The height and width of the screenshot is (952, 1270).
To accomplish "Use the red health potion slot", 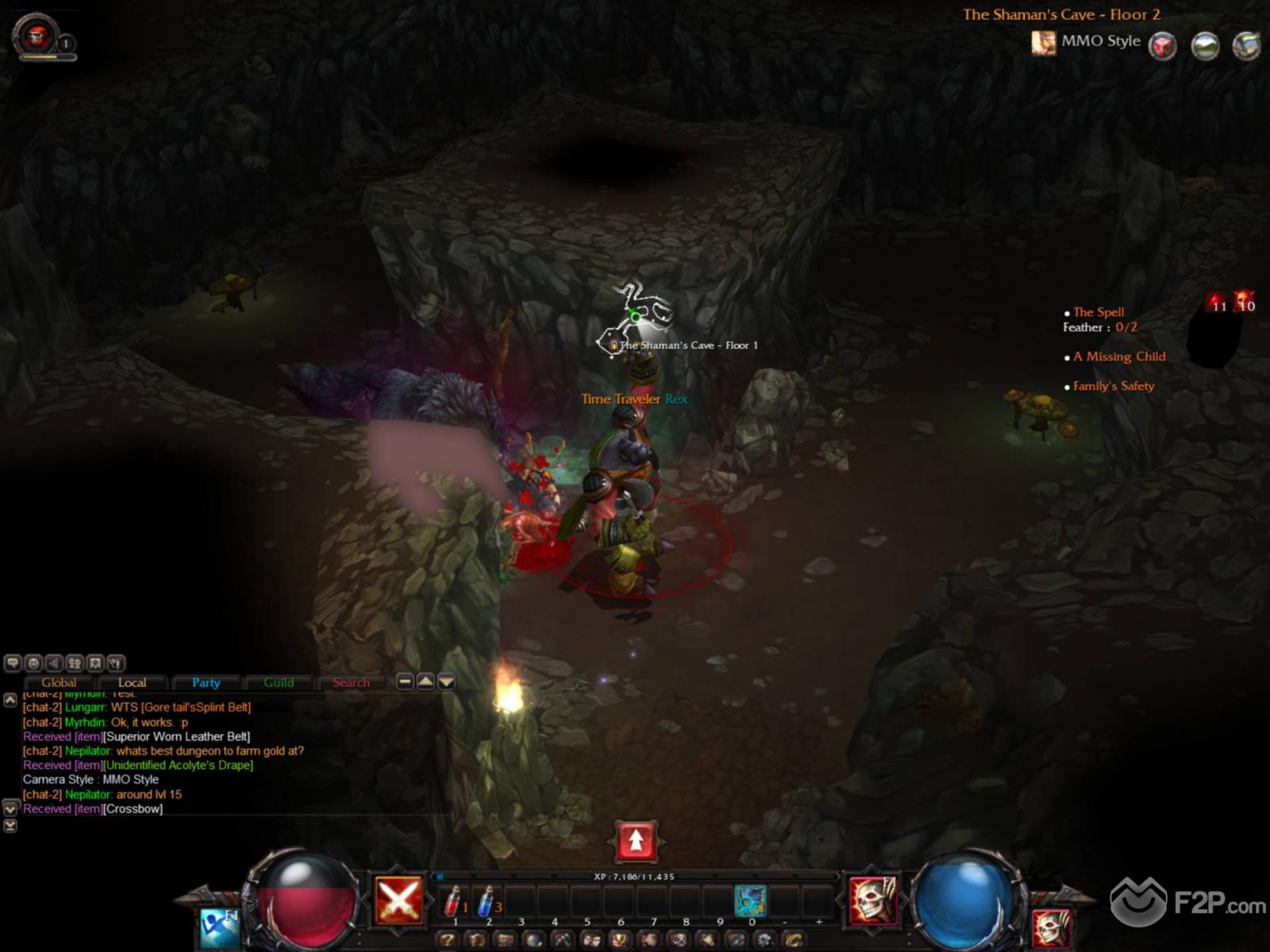I will point(453,901).
